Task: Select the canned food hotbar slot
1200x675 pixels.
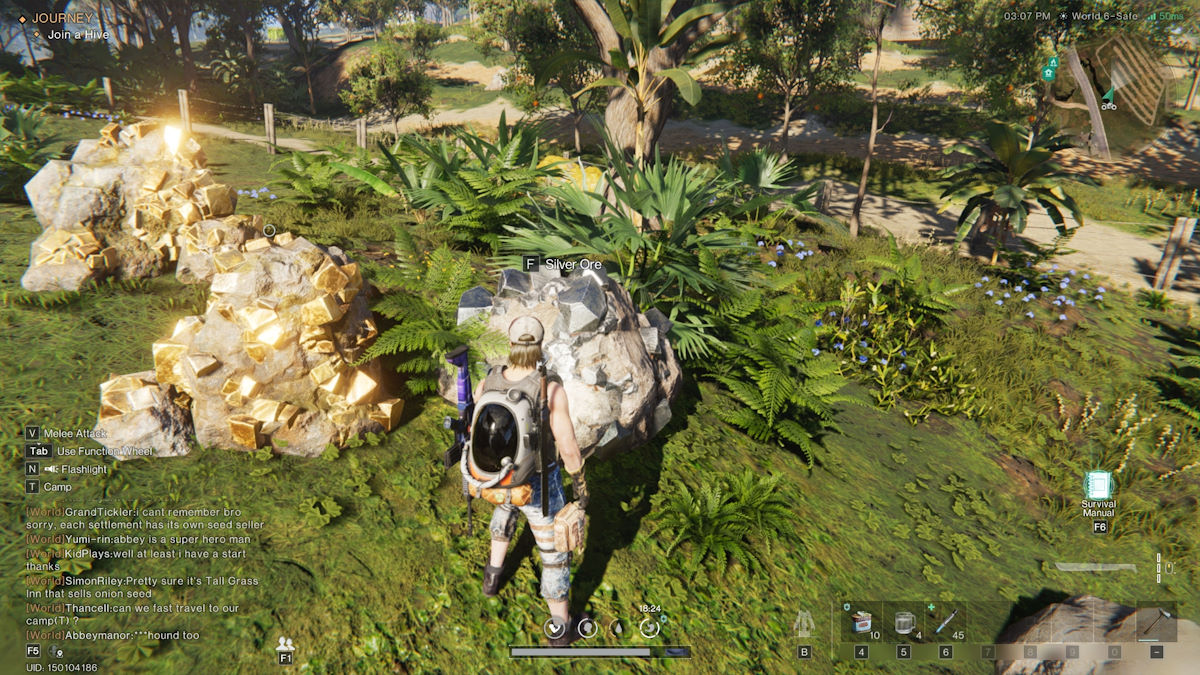Action: coord(861,624)
